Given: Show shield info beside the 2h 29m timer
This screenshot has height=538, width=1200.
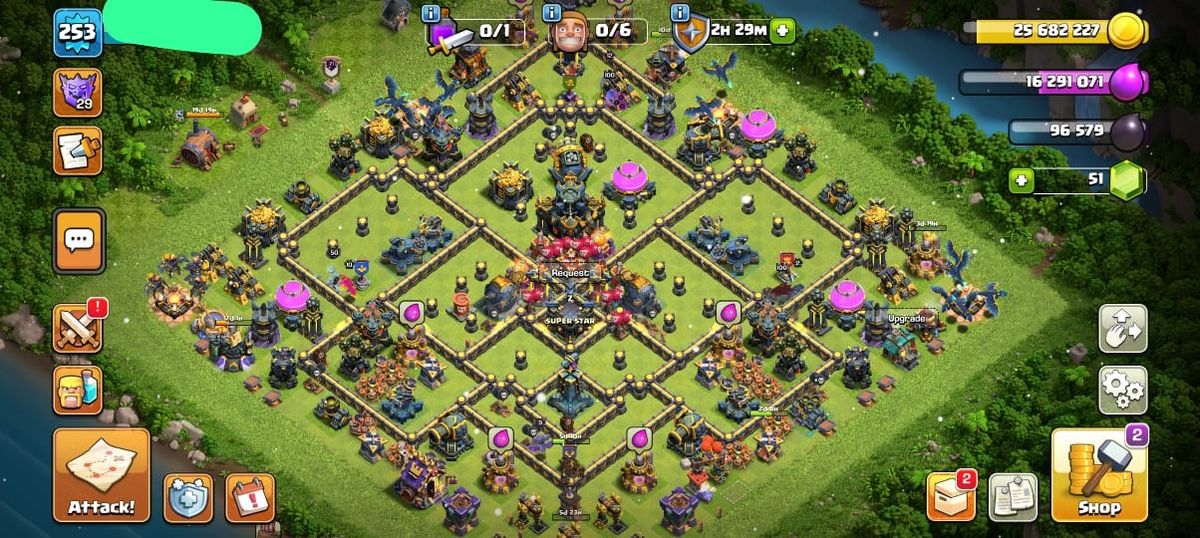Looking at the screenshot, I should tap(681, 13).
